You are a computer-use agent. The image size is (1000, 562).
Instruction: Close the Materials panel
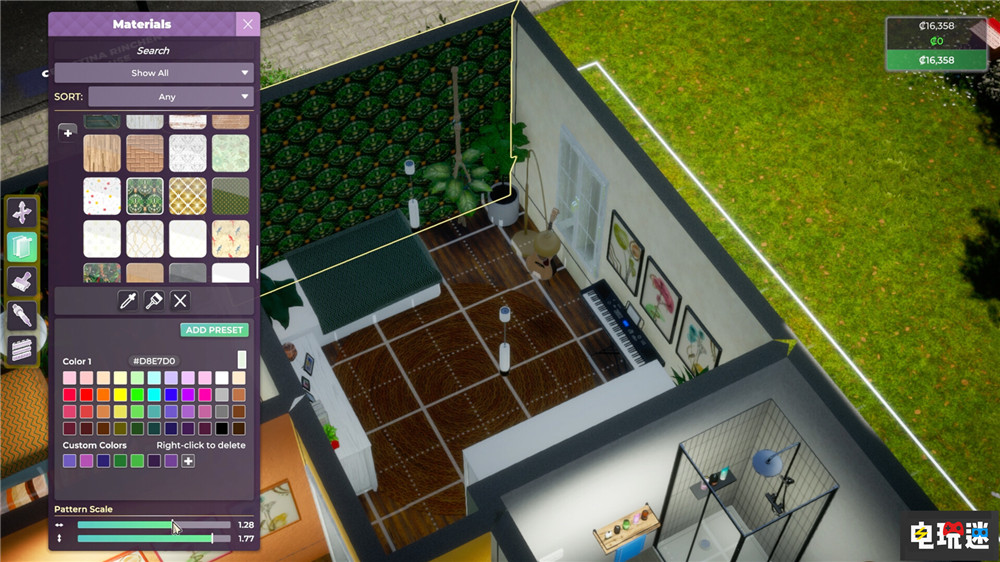pos(248,24)
